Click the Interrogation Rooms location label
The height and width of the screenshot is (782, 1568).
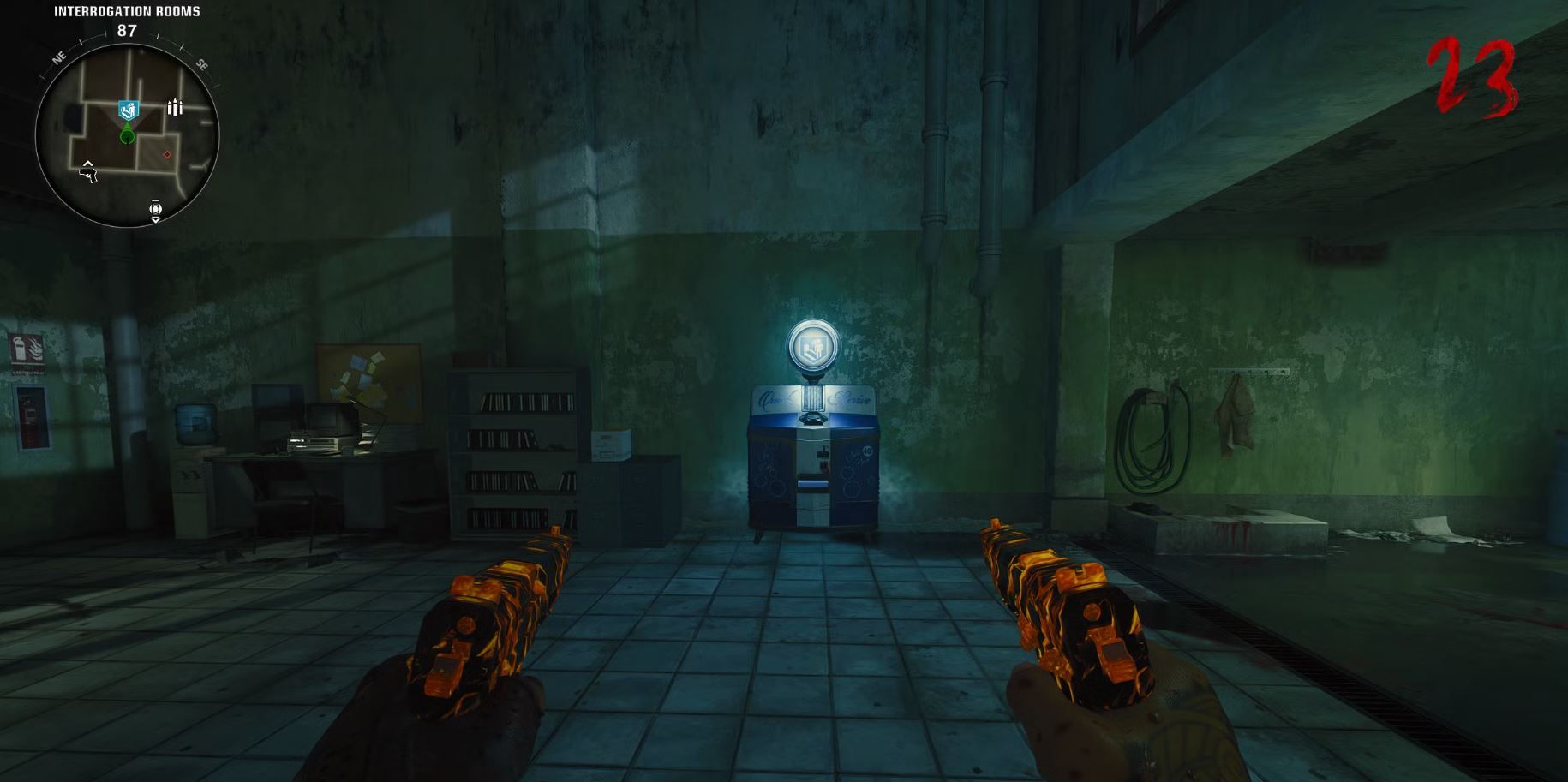point(125,11)
